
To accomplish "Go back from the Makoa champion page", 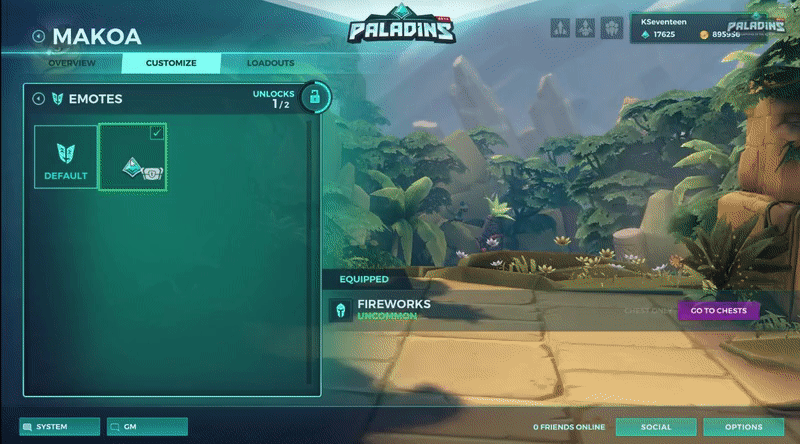I will pos(38,37).
